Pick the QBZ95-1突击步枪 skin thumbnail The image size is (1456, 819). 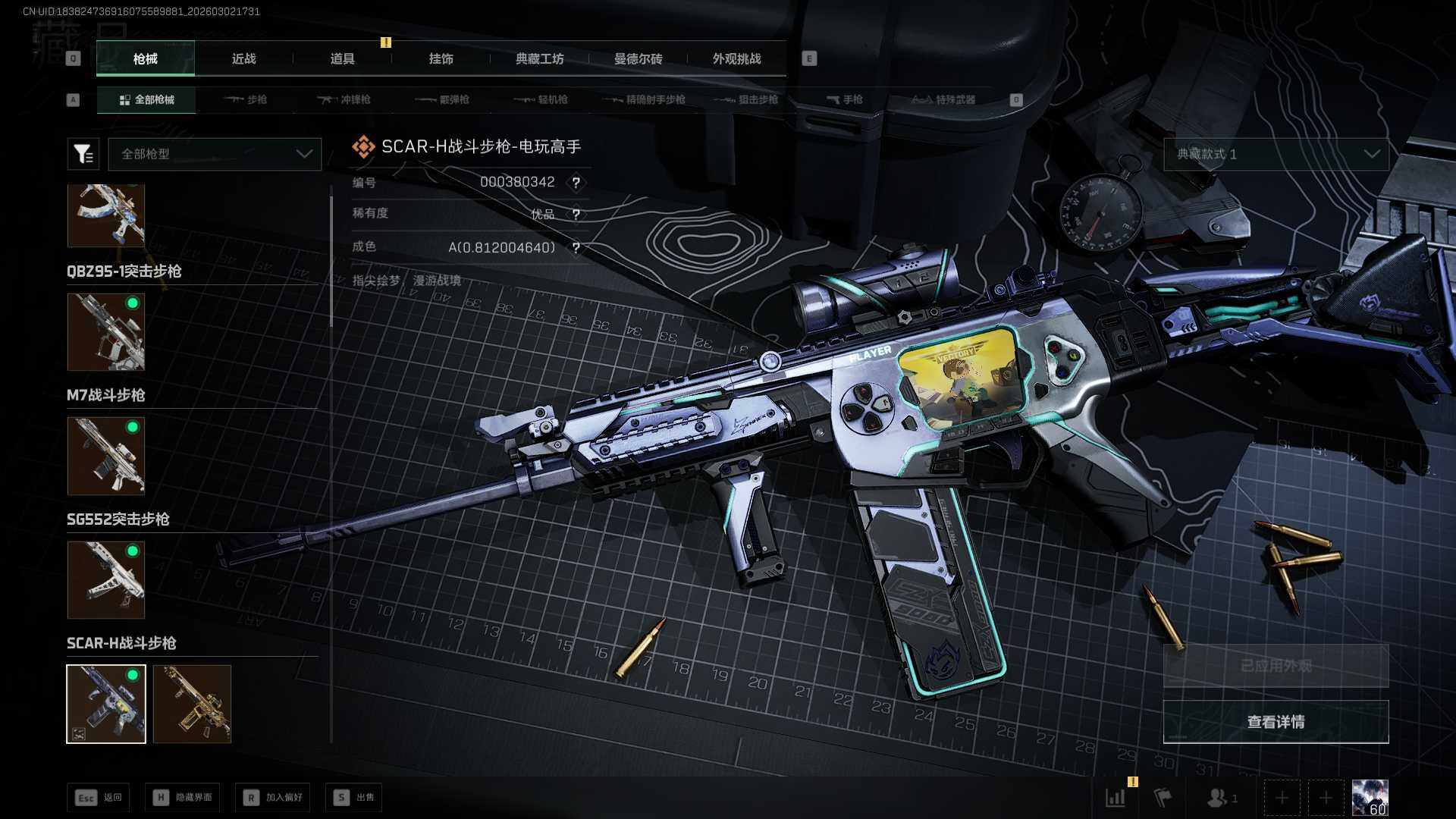[106, 332]
